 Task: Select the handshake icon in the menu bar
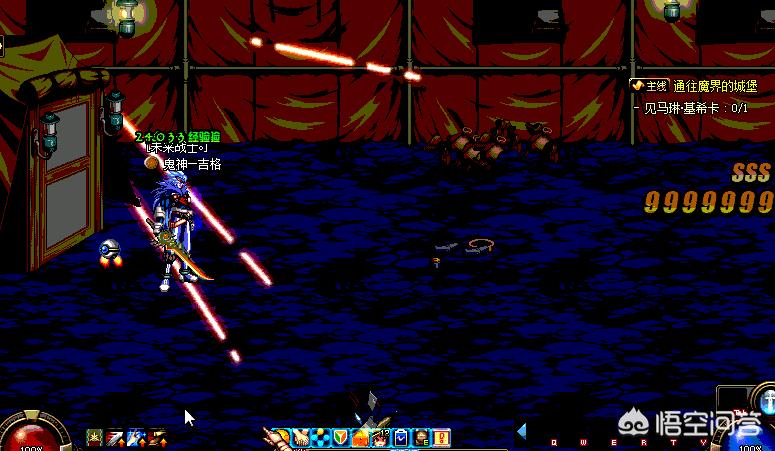click(x=301, y=438)
